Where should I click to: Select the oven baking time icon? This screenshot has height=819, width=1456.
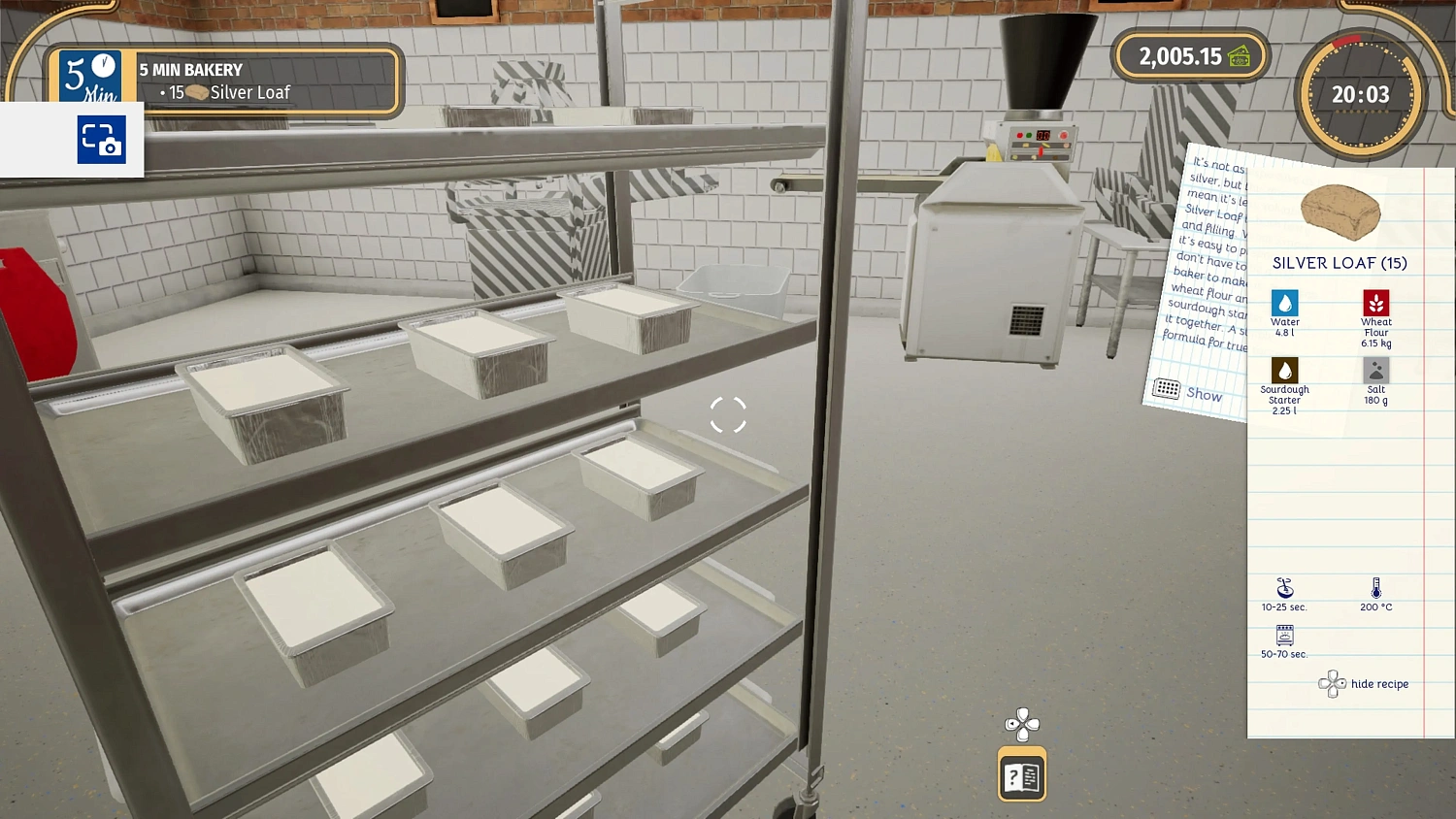point(1283,638)
